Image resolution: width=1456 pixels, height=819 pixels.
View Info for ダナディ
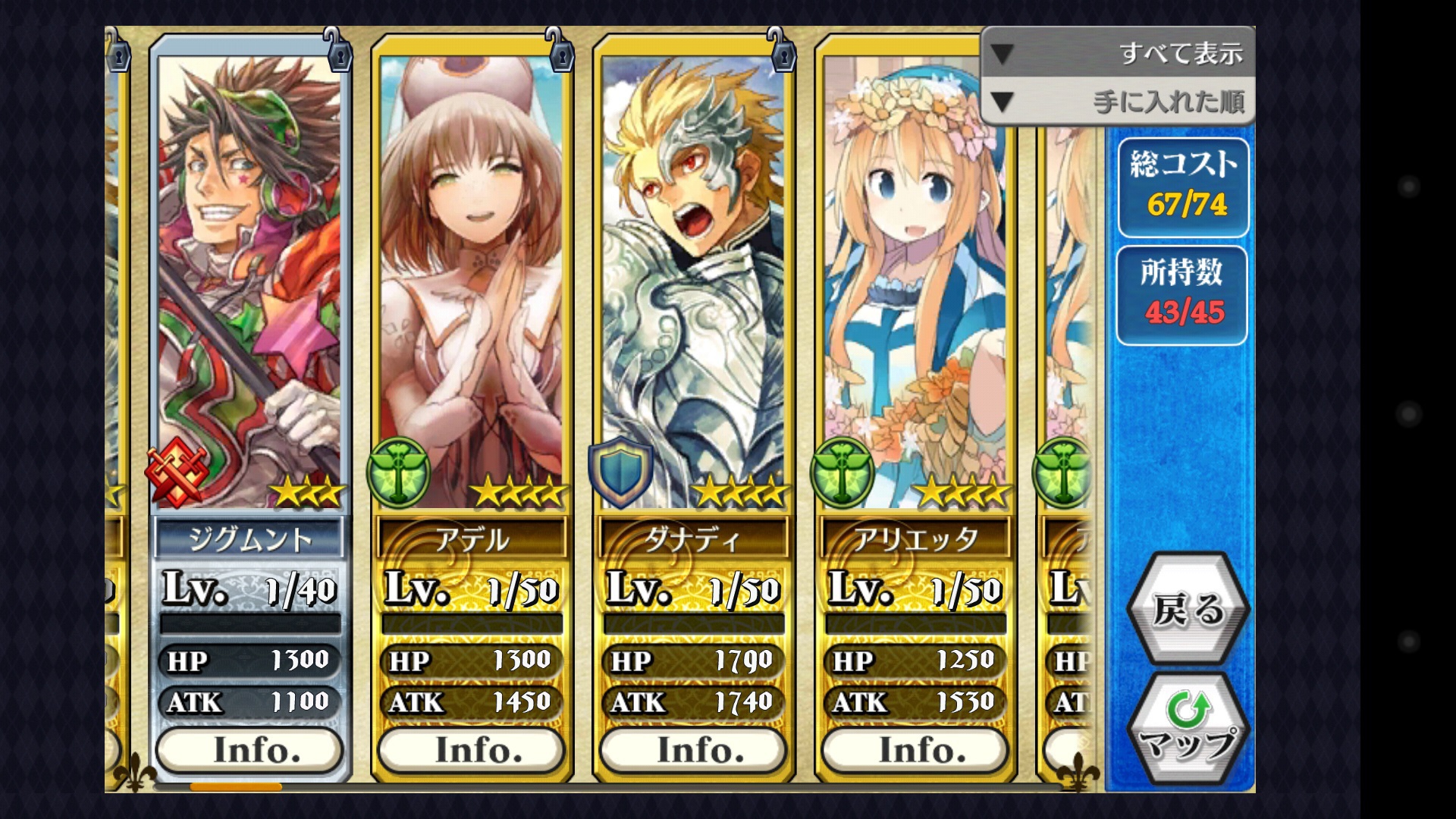click(x=692, y=750)
